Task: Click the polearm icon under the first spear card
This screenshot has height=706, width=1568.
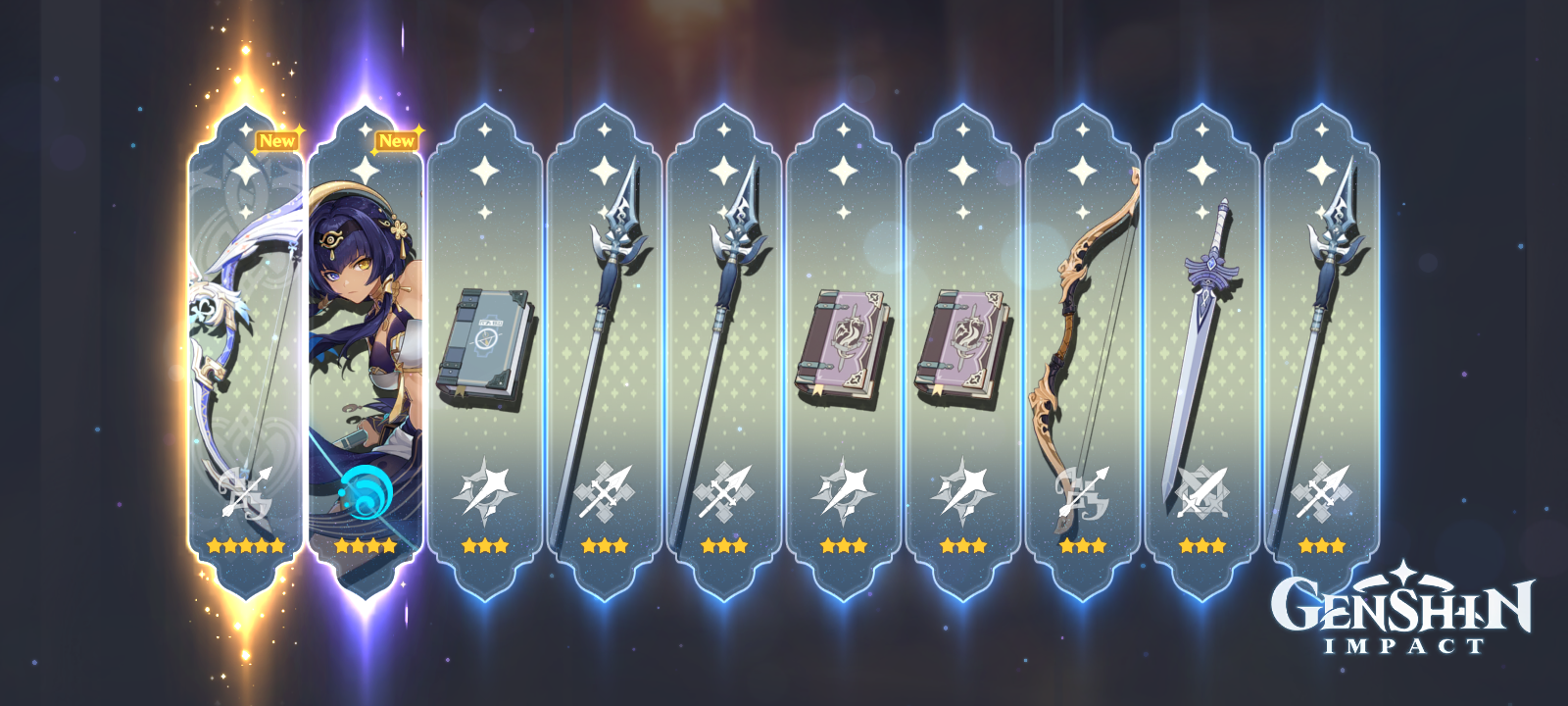Action: click(x=606, y=490)
